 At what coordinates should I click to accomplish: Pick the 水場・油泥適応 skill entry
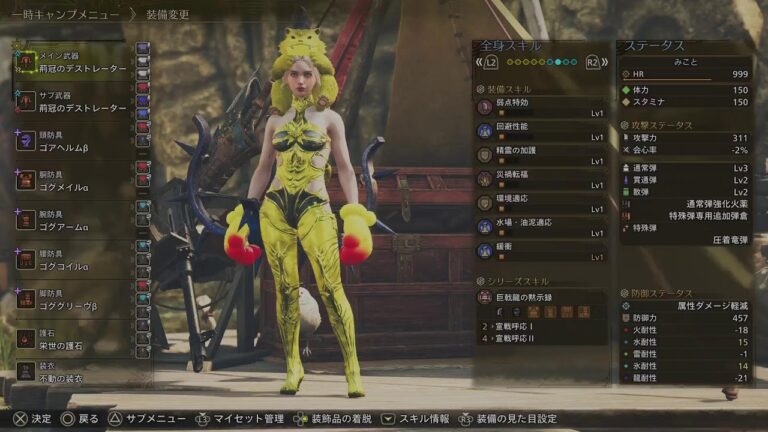click(542, 228)
